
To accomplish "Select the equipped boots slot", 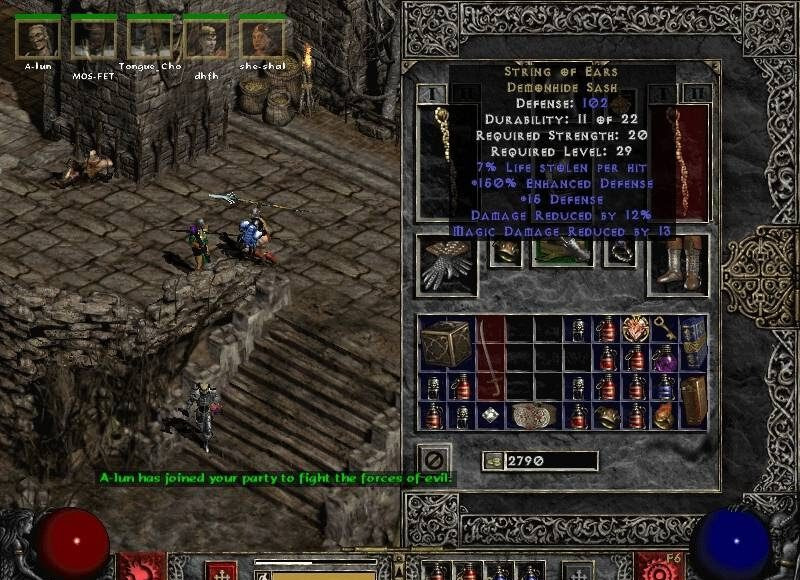I will tap(679, 263).
